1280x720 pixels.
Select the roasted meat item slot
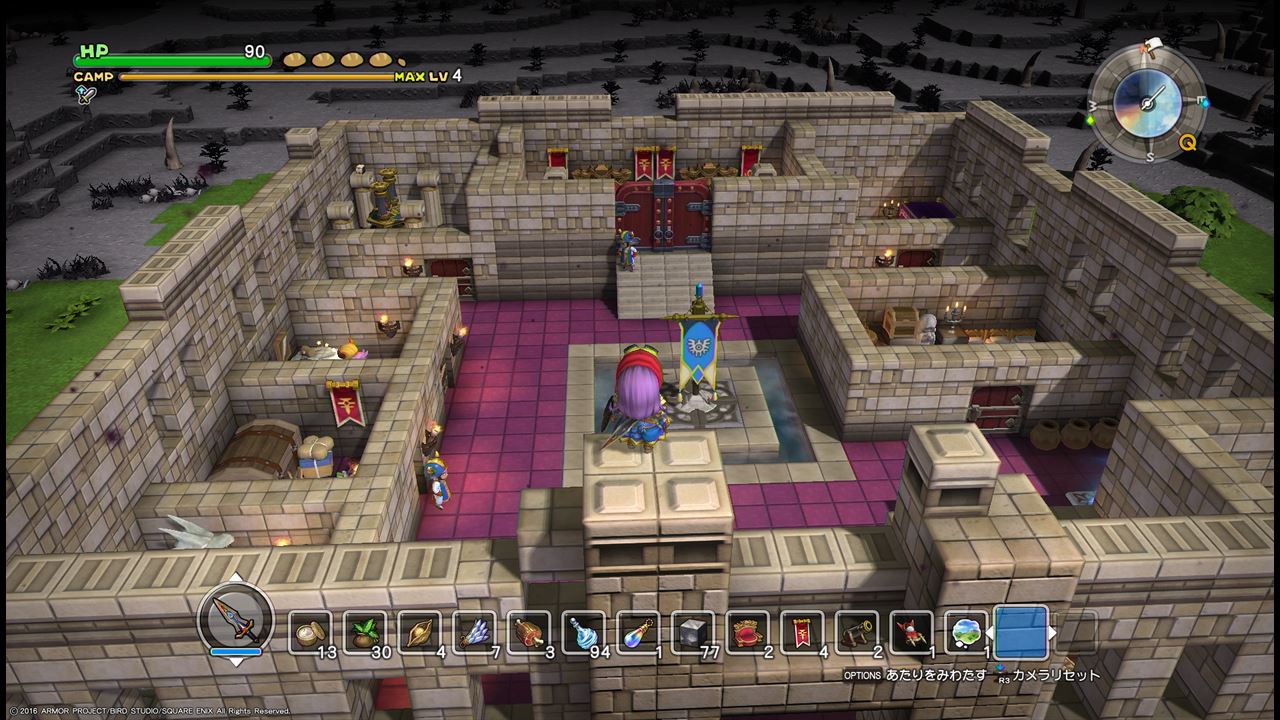click(x=528, y=632)
